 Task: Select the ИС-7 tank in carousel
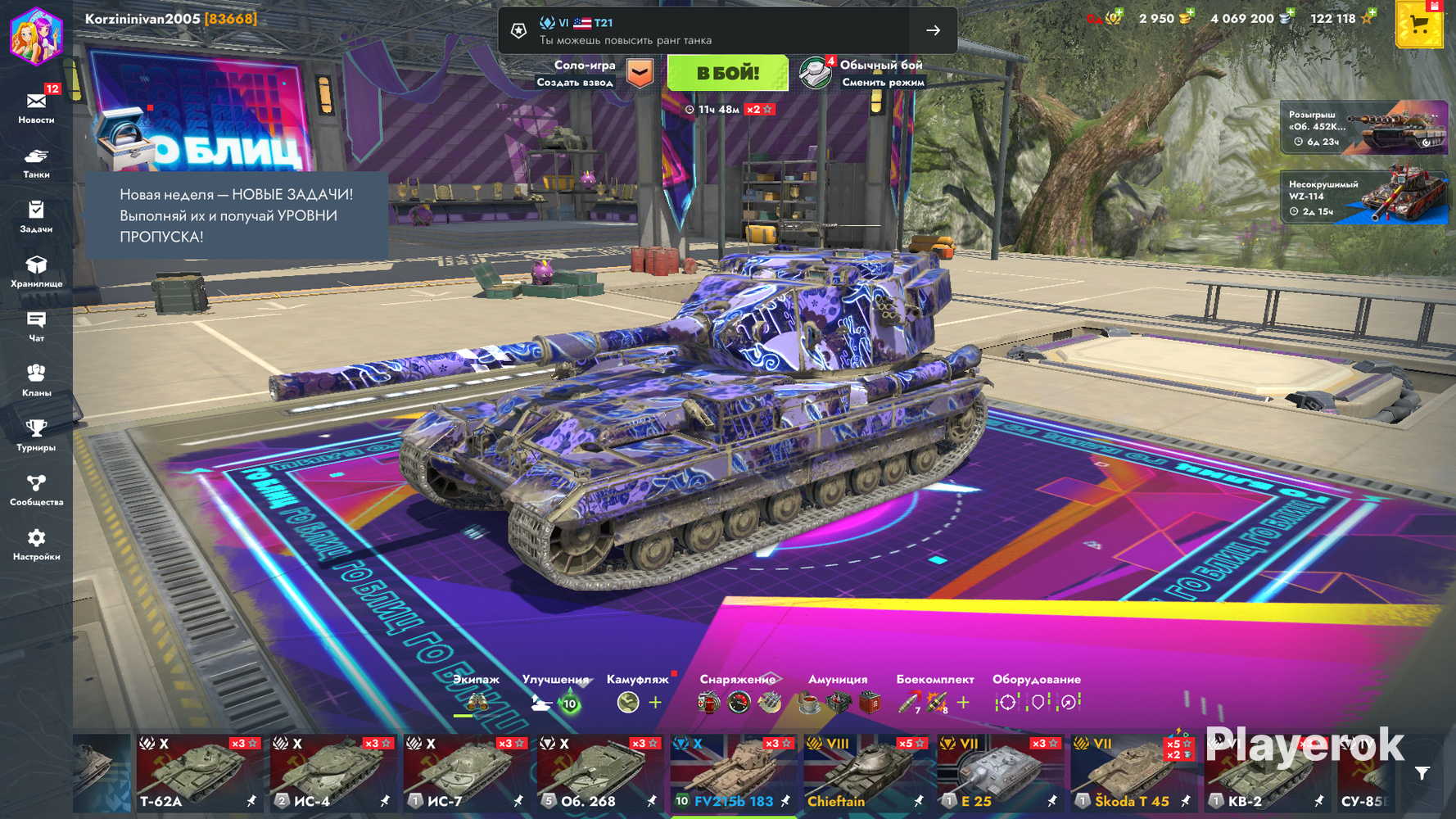[x=466, y=773]
